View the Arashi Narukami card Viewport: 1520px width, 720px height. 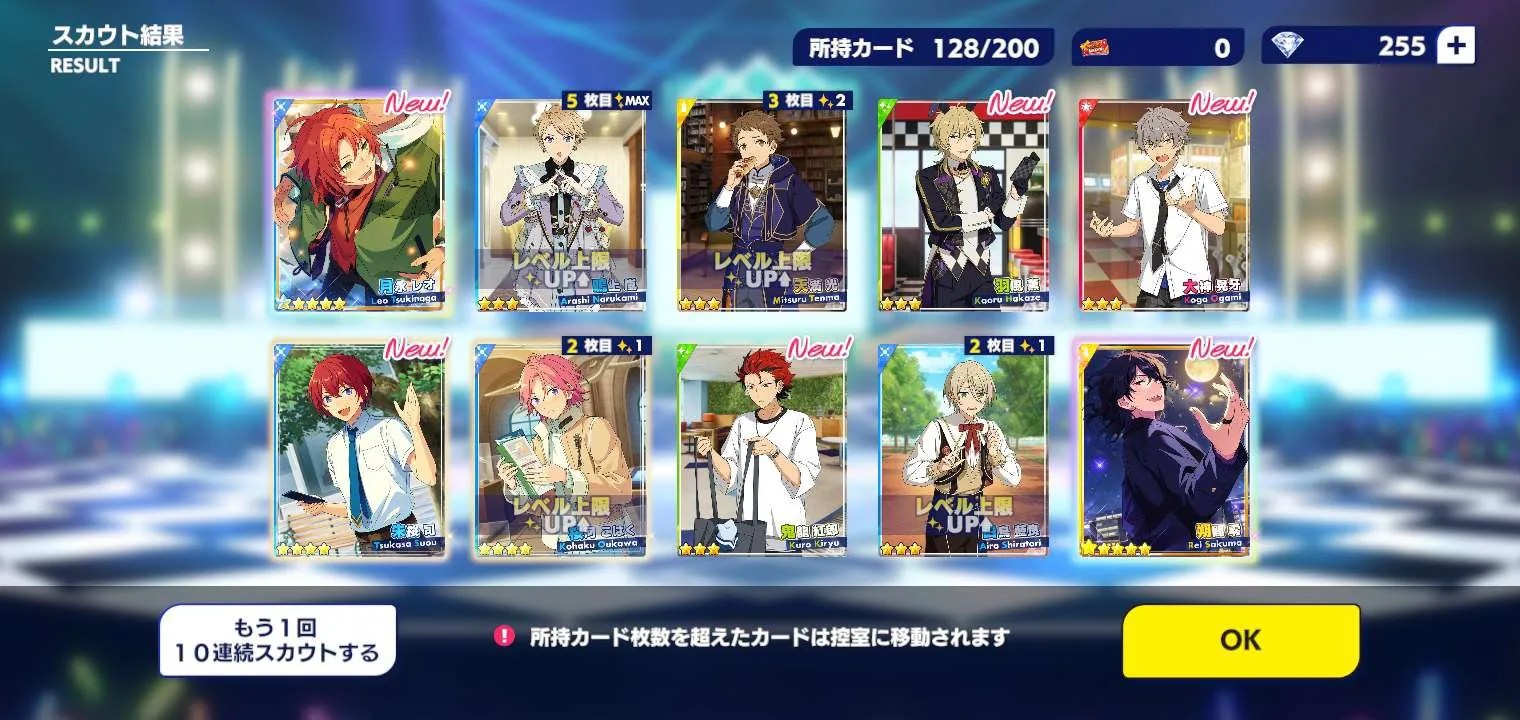[561, 205]
